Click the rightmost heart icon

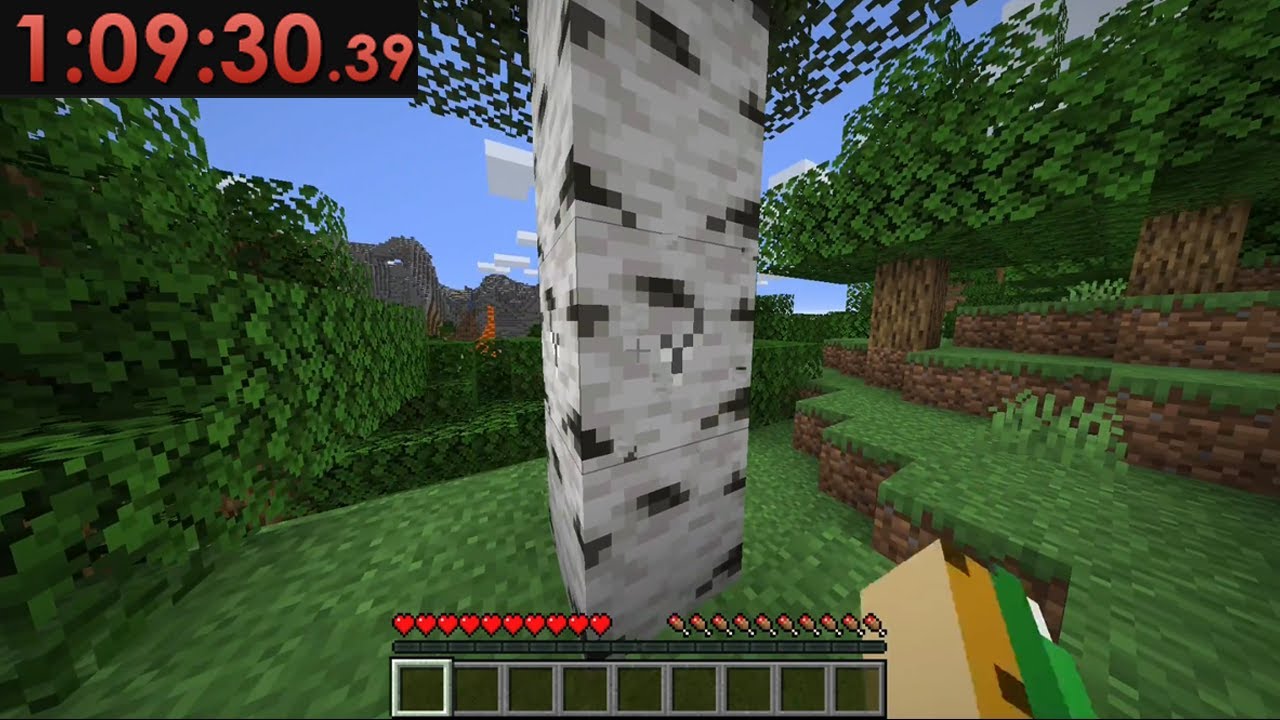tap(598, 622)
